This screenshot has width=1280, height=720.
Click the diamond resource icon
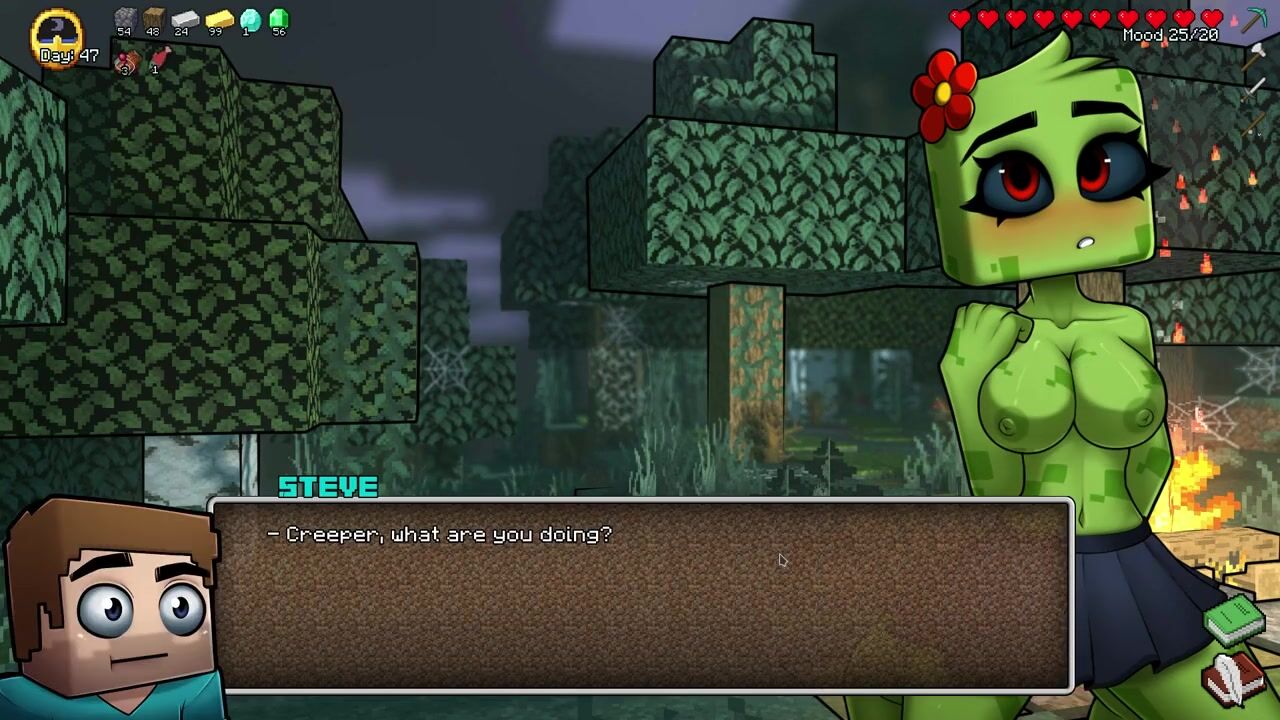[250, 18]
